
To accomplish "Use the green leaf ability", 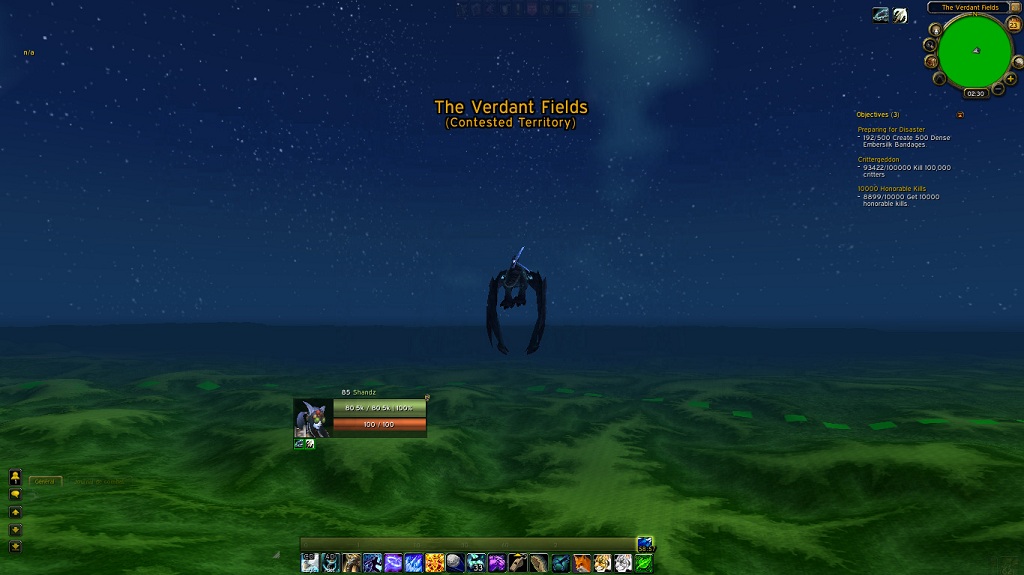I will coord(645,563).
